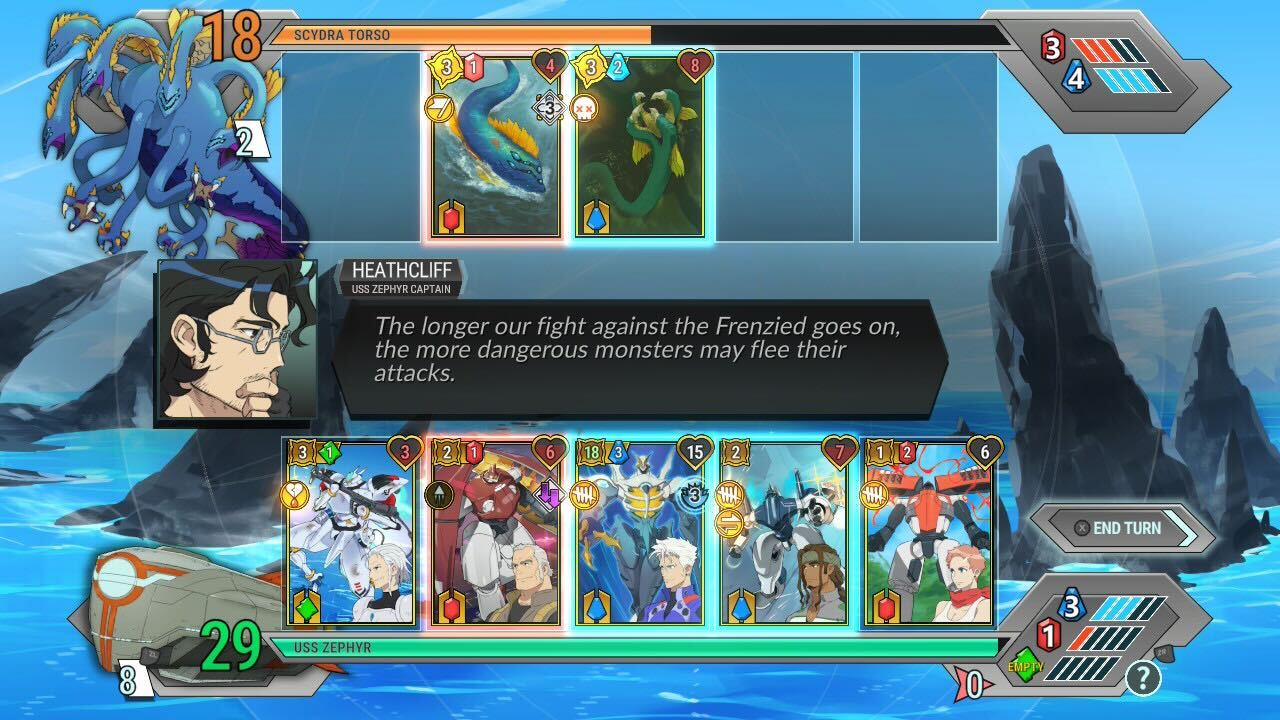The width and height of the screenshot is (1280, 720).
Task: Click the gold claw attack icon on the rightmost ally card
Action: (x=873, y=493)
